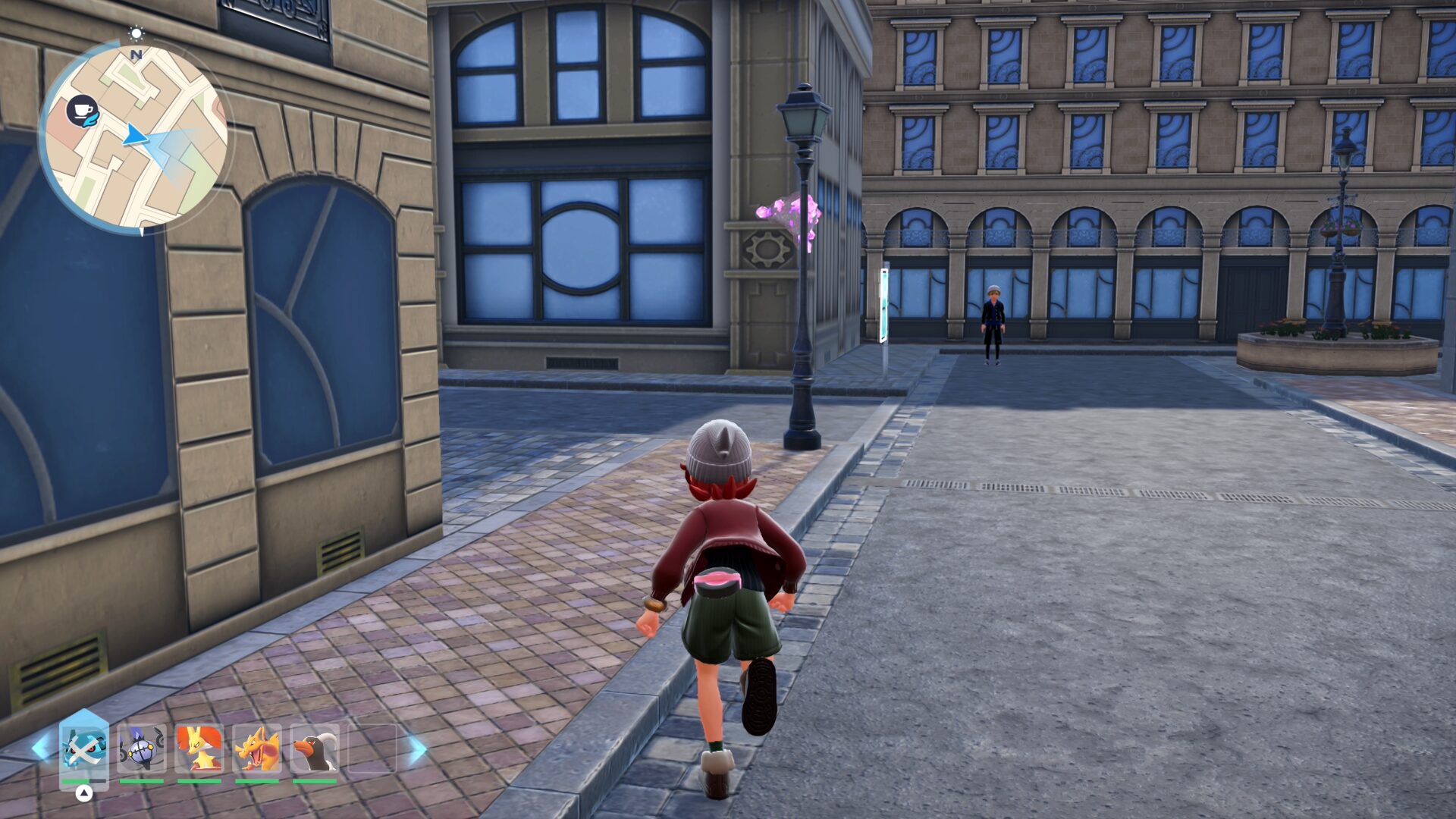Click the party bar's left arrow
The height and width of the screenshot is (819, 1456).
click(x=41, y=748)
